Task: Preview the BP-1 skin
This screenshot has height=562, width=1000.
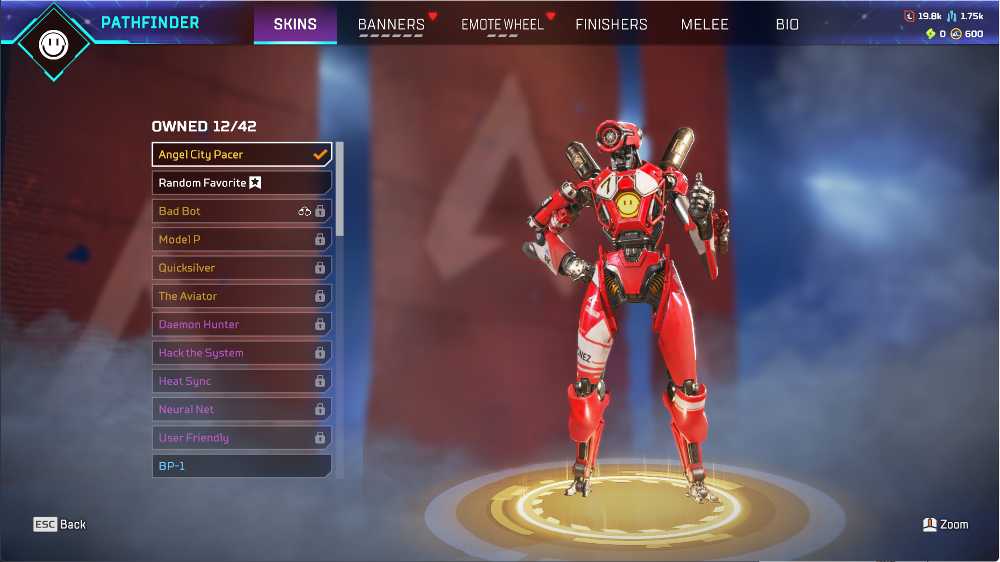Action: [x=242, y=466]
